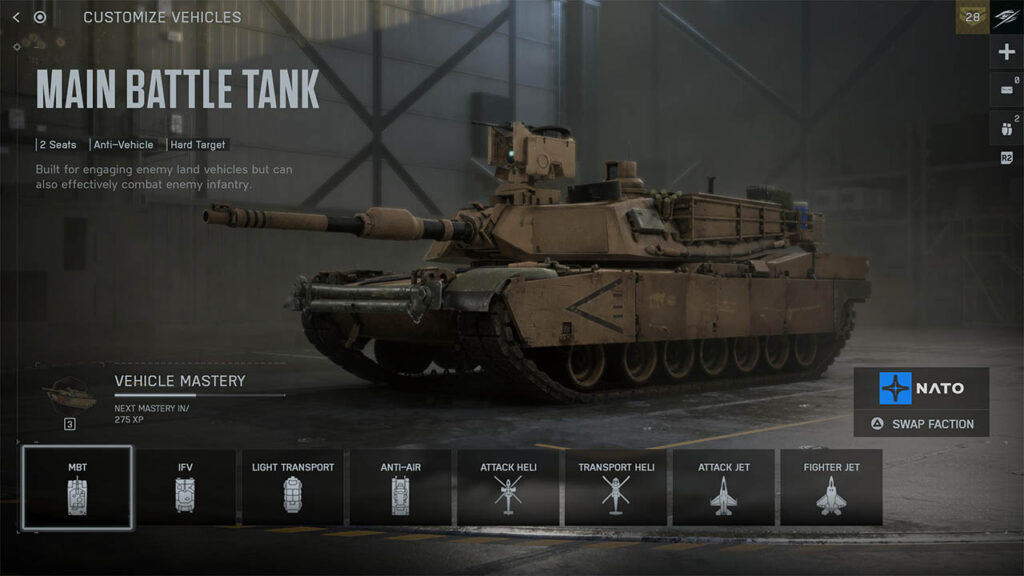This screenshot has height=576, width=1024.
Task: Select the NATO faction badge
Action: pos(921,388)
